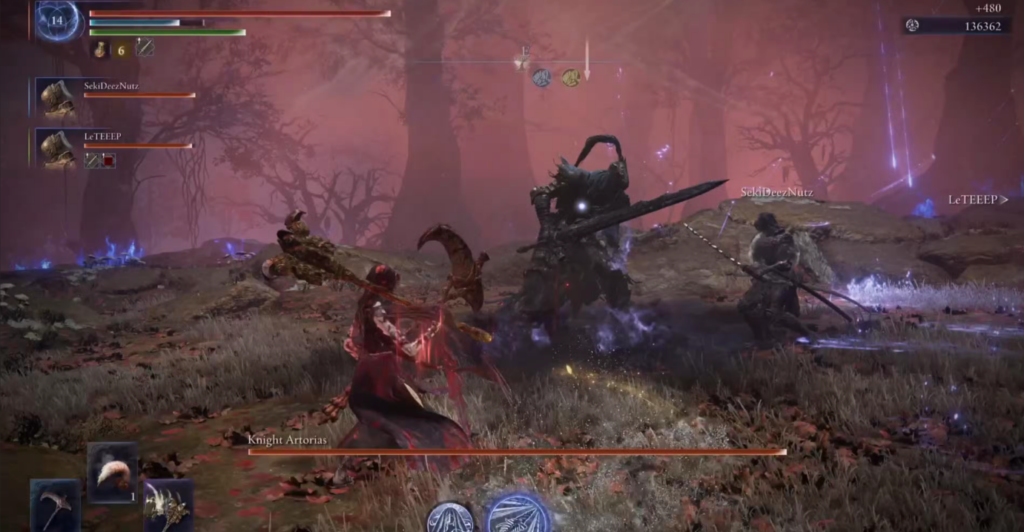Screen dimensions: 1024x532
Task: Click the gold marker on the compass
Action: coord(570,77)
